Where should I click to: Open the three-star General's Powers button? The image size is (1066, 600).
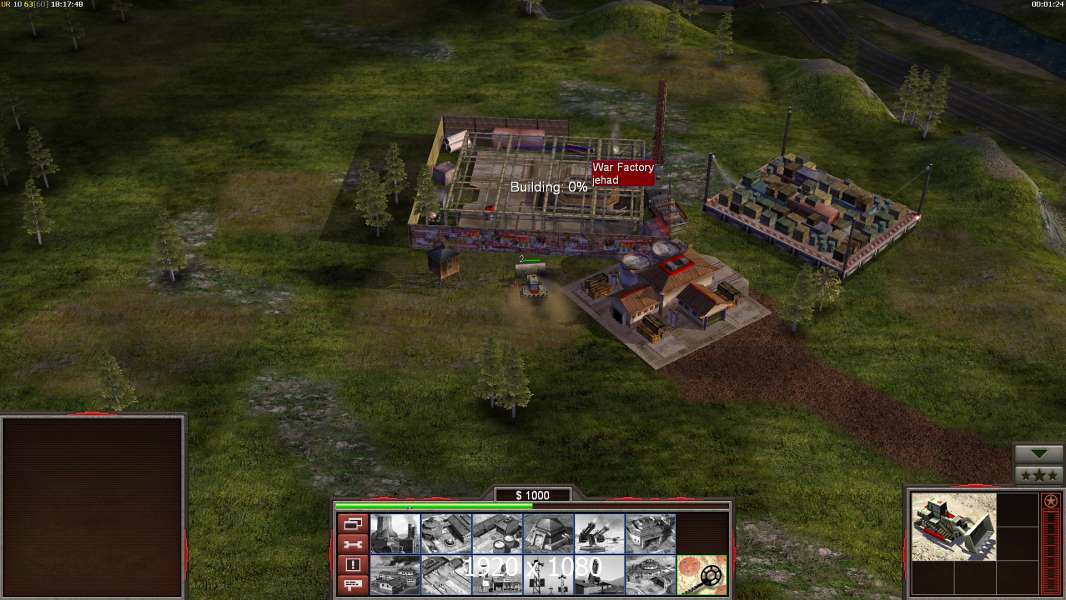coord(1038,475)
